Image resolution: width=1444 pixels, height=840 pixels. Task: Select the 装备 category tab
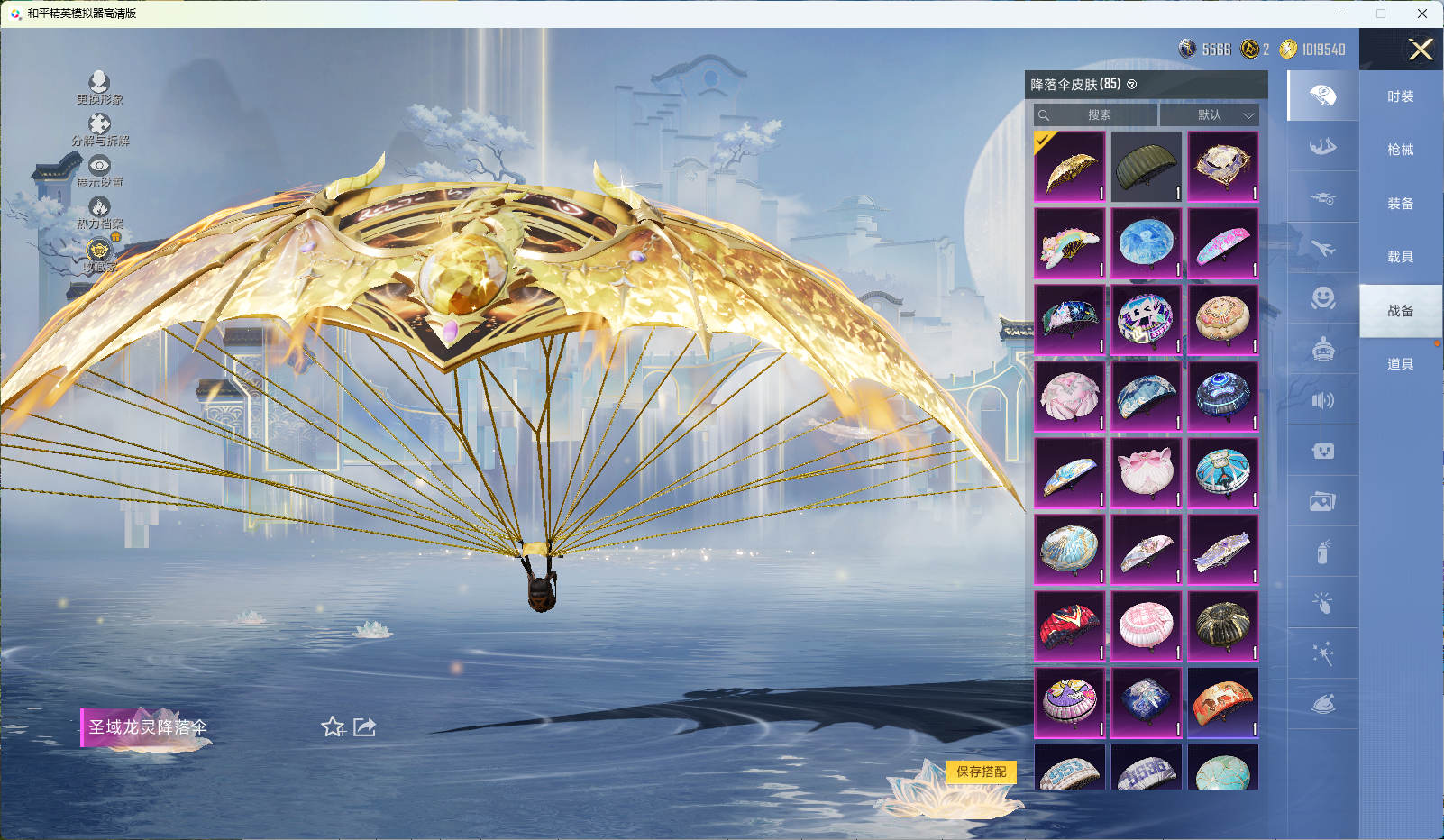coord(1400,204)
